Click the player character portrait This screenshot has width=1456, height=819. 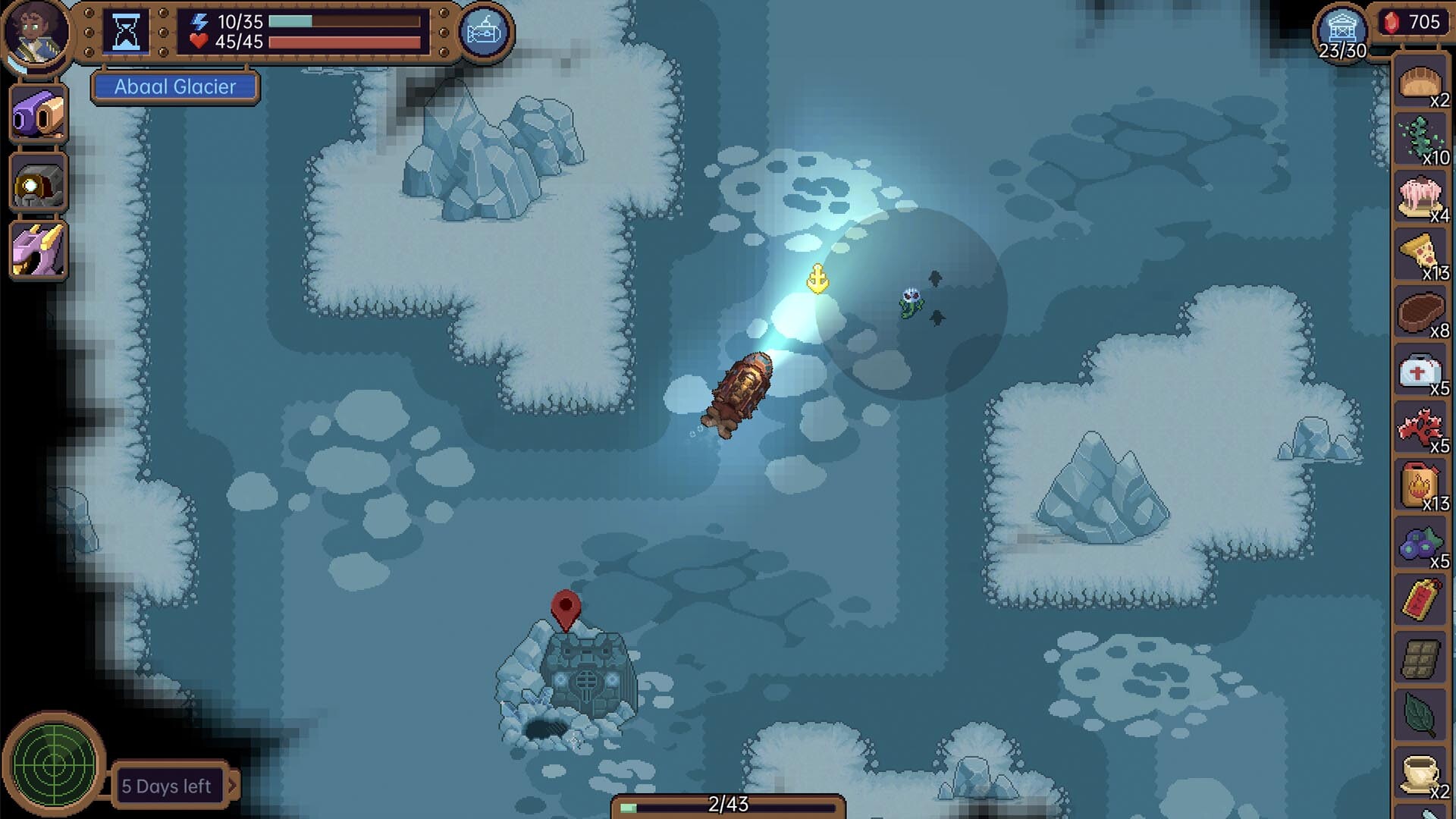point(36,34)
